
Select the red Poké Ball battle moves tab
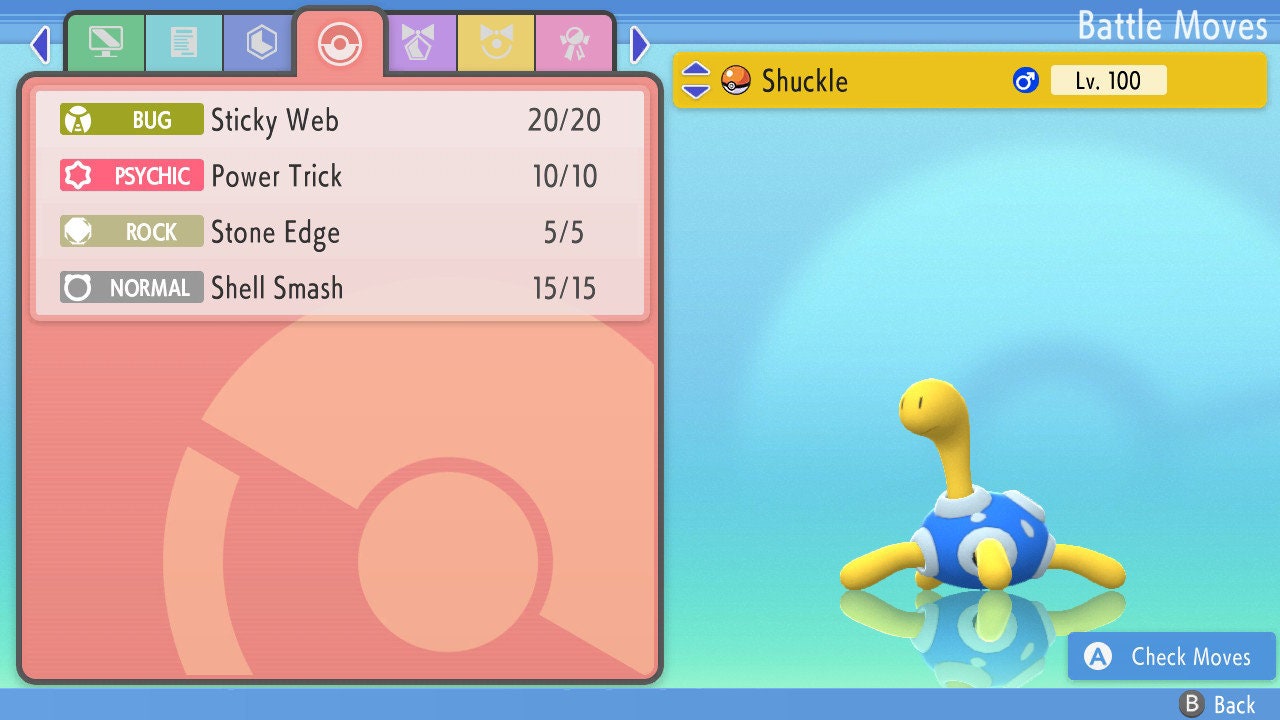(340, 43)
